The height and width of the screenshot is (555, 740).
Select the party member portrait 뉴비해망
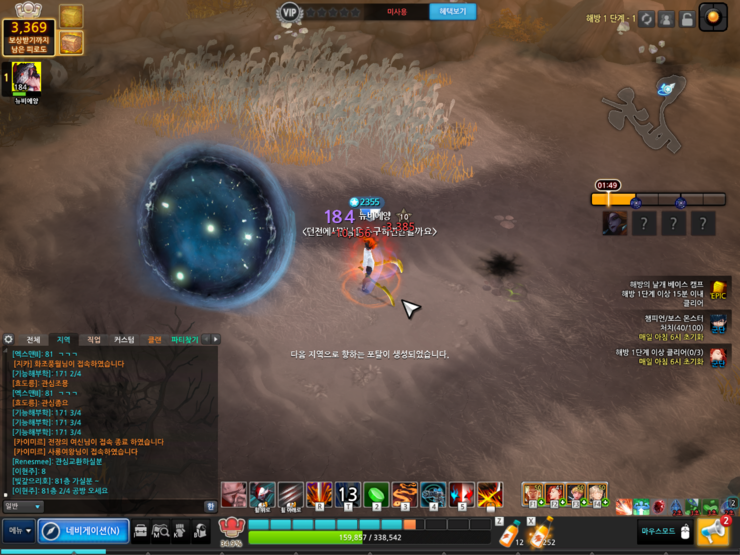tap(26, 77)
